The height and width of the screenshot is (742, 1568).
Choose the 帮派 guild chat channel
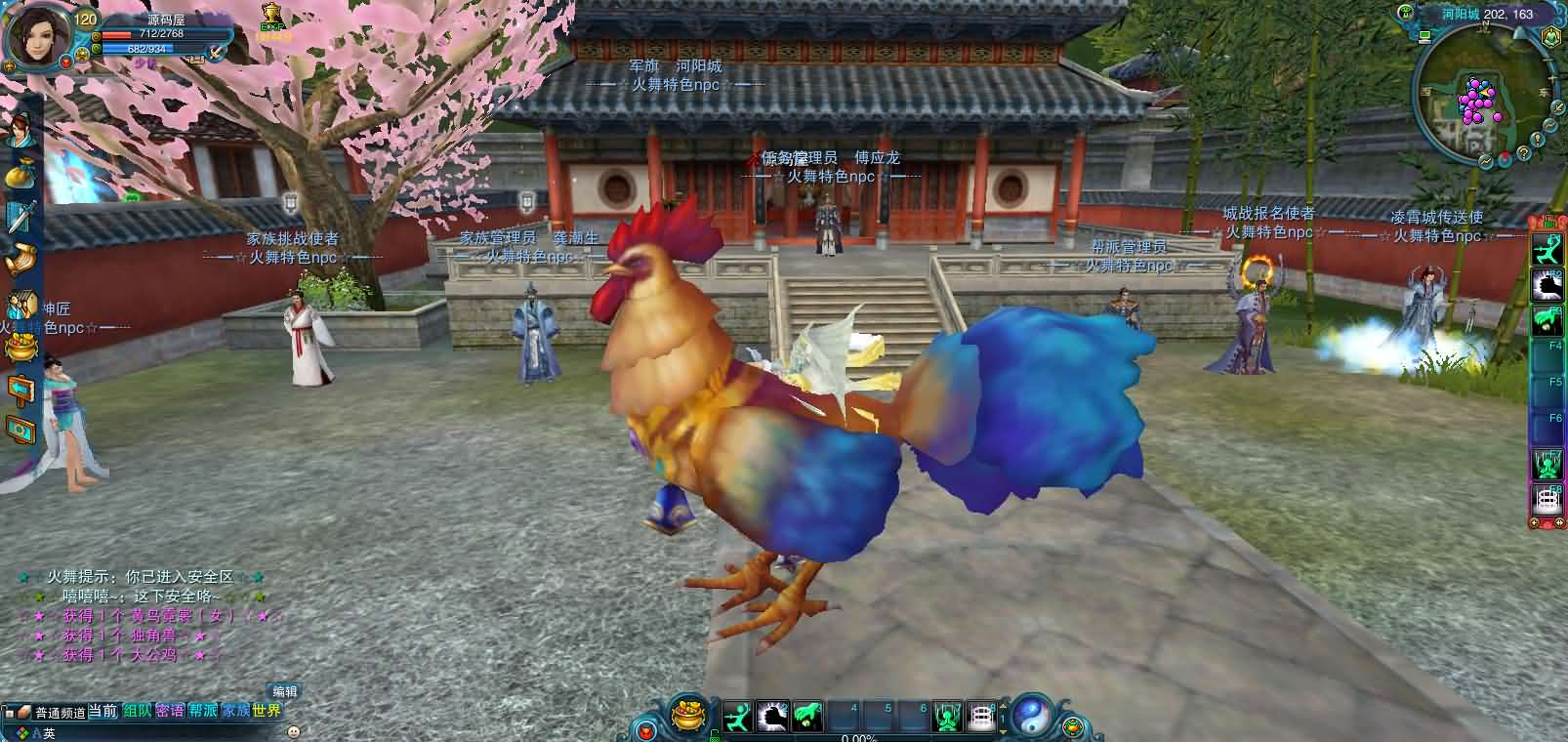203,712
